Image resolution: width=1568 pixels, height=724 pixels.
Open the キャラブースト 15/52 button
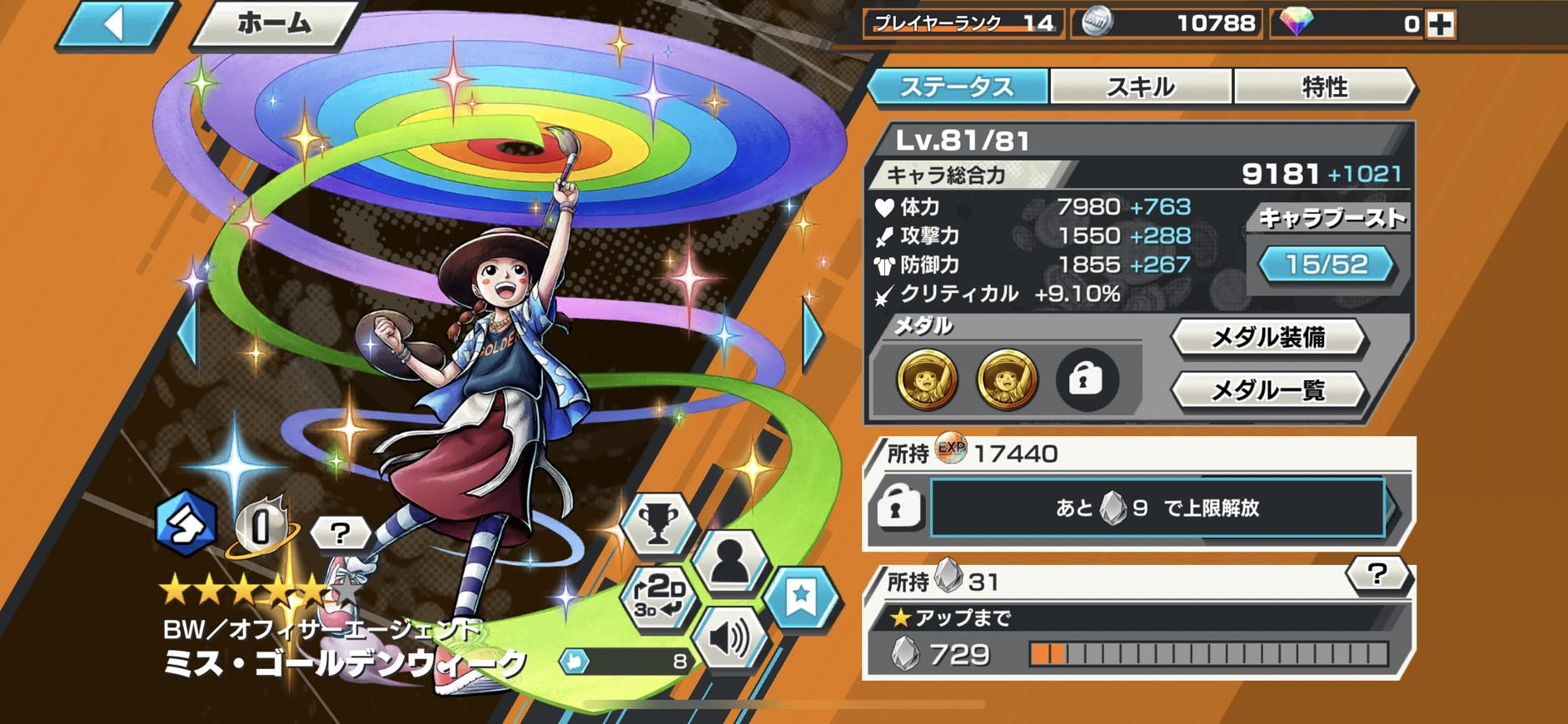point(1327,265)
